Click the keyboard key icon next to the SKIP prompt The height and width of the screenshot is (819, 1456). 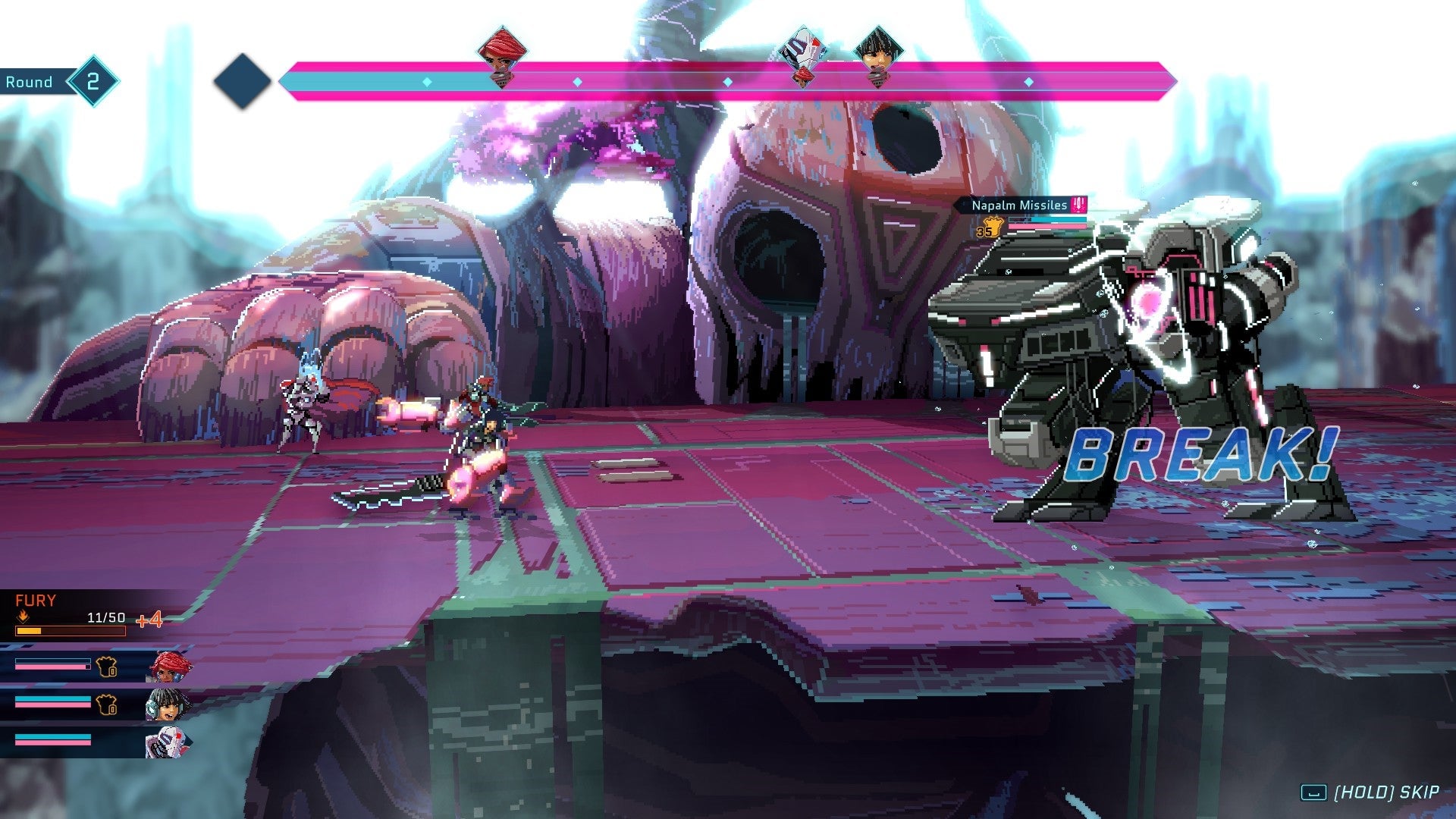point(1313,791)
